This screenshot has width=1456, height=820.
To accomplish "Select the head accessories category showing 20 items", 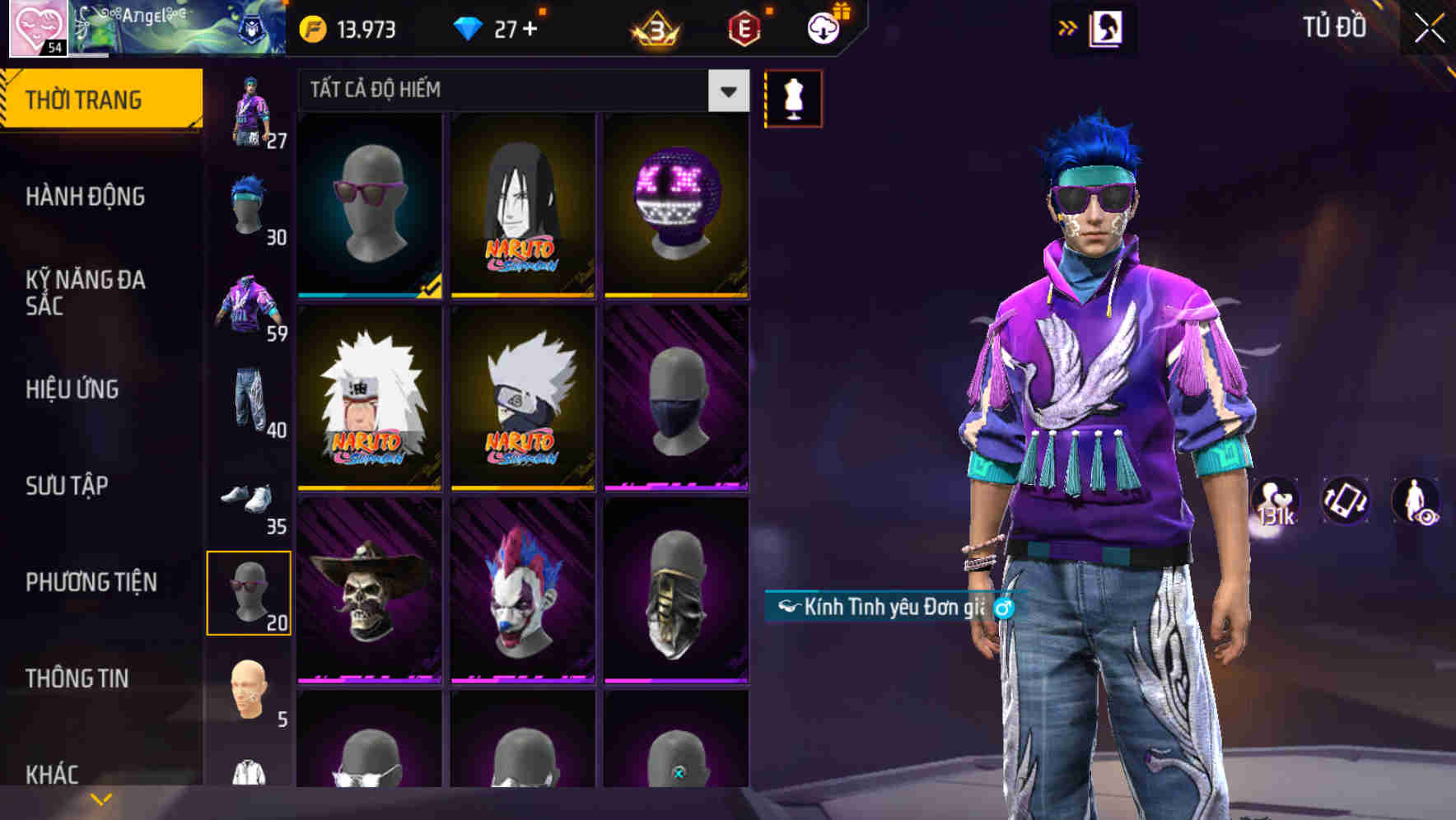I will [249, 591].
